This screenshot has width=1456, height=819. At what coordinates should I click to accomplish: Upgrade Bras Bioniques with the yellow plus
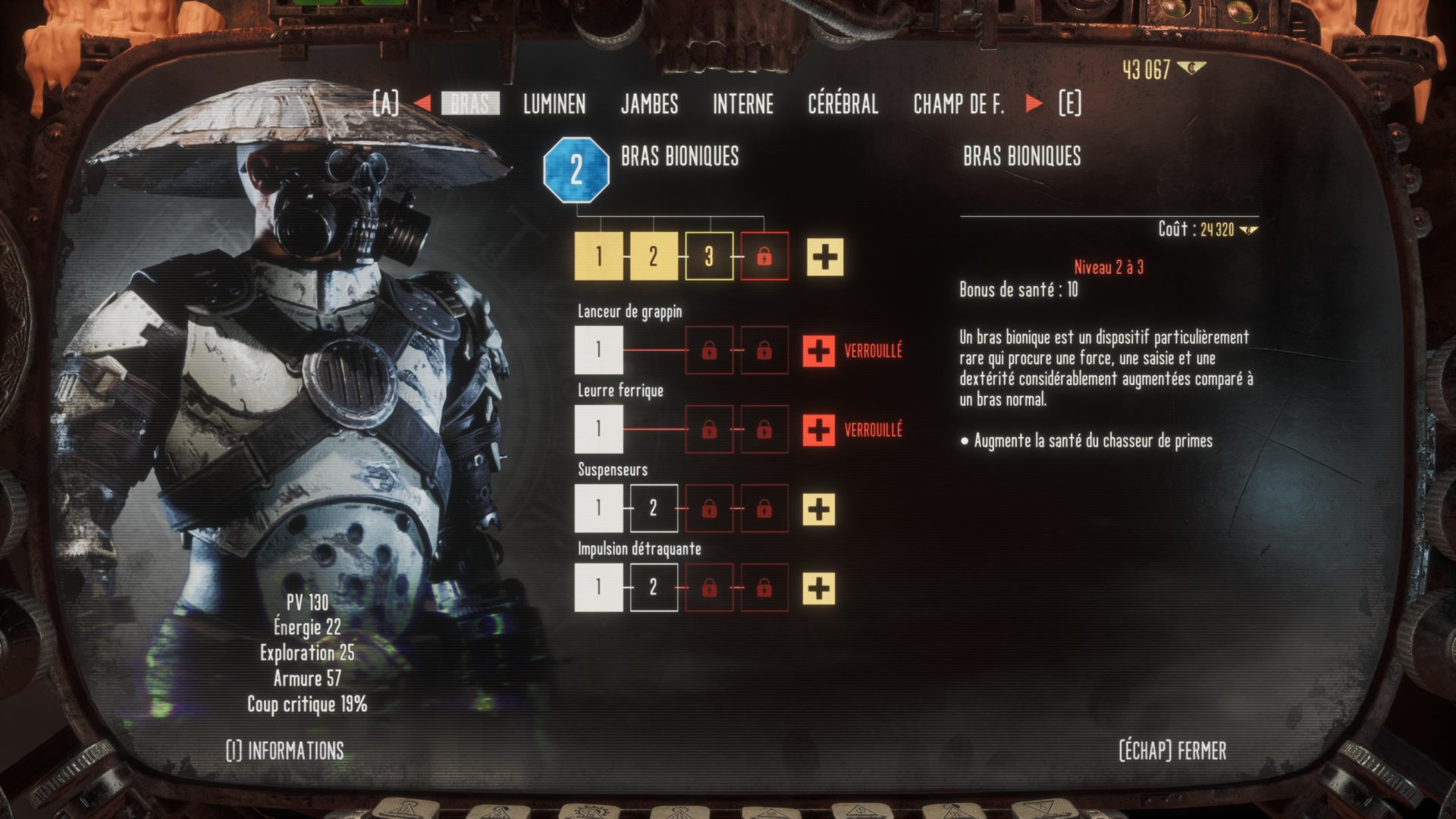(x=824, y=257)
